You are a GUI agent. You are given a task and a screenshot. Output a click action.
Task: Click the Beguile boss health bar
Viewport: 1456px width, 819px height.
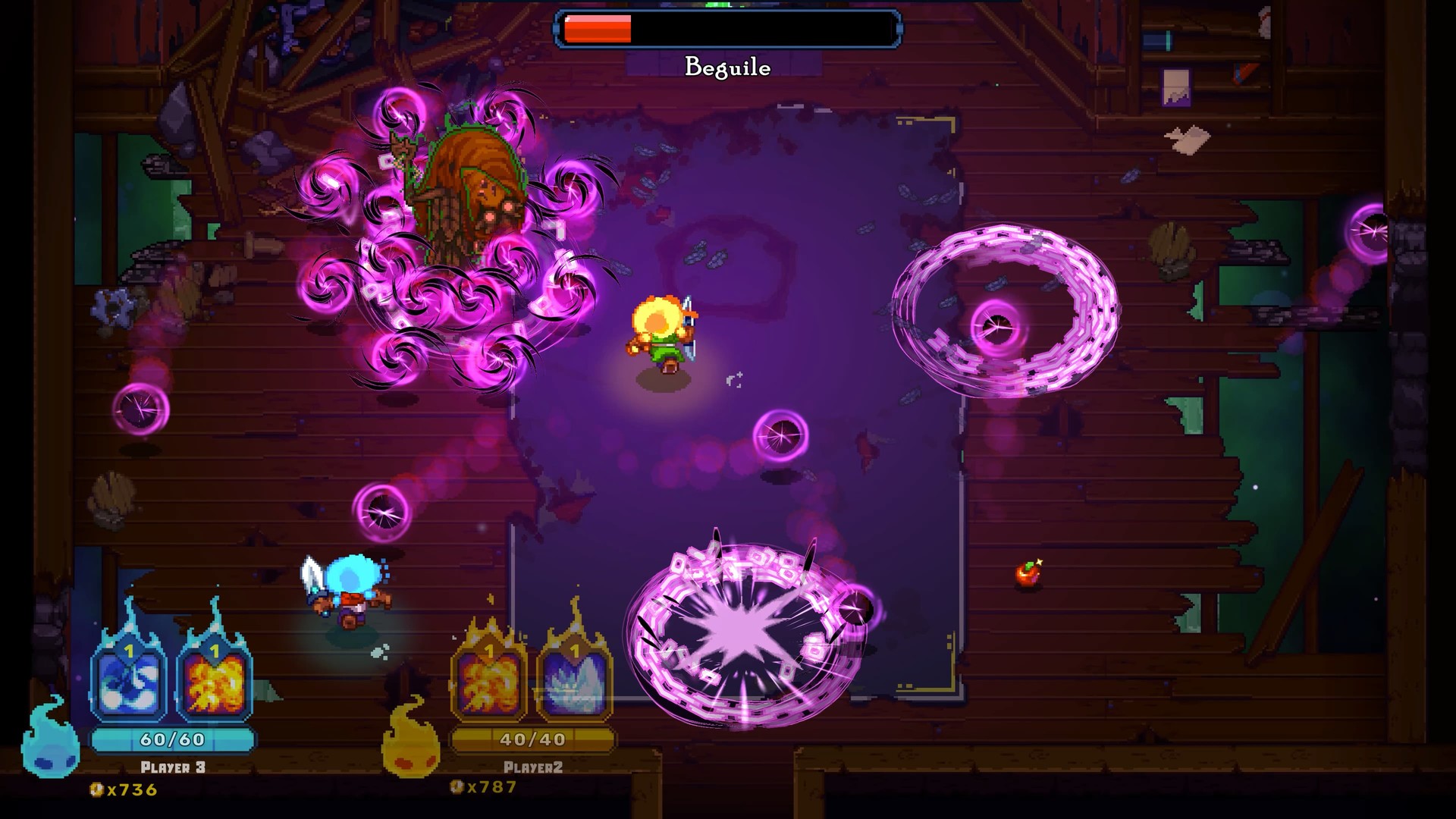[x=726, y=28]
